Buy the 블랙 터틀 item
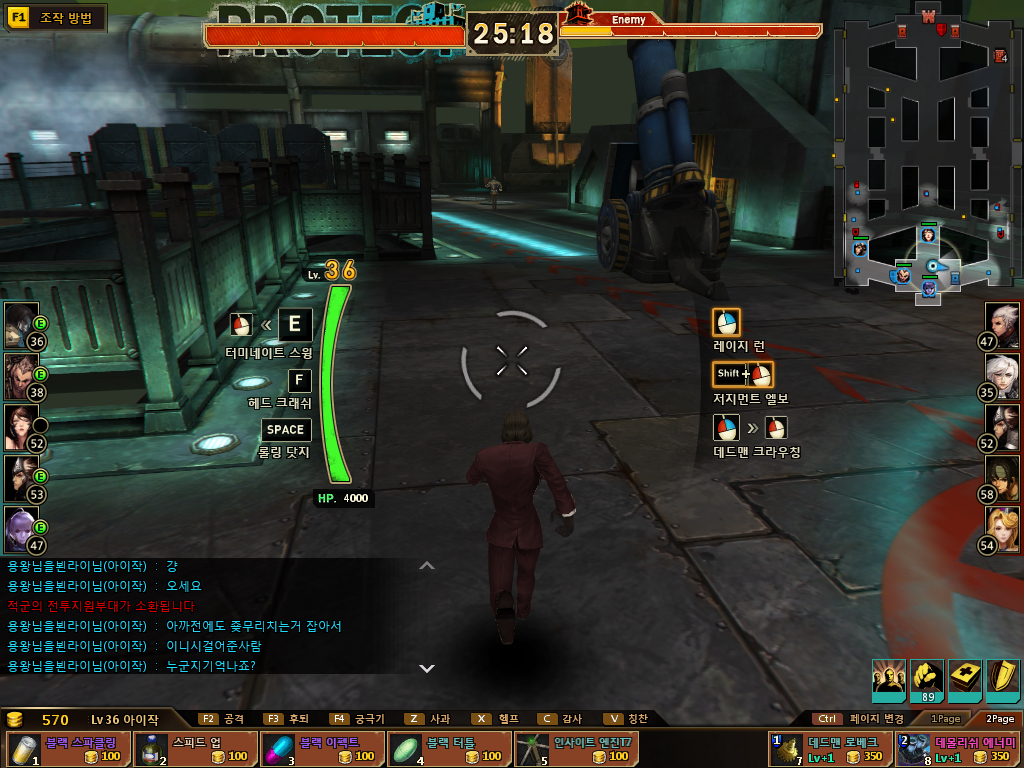Screen dimensions: 1024x768 (446, 749)
